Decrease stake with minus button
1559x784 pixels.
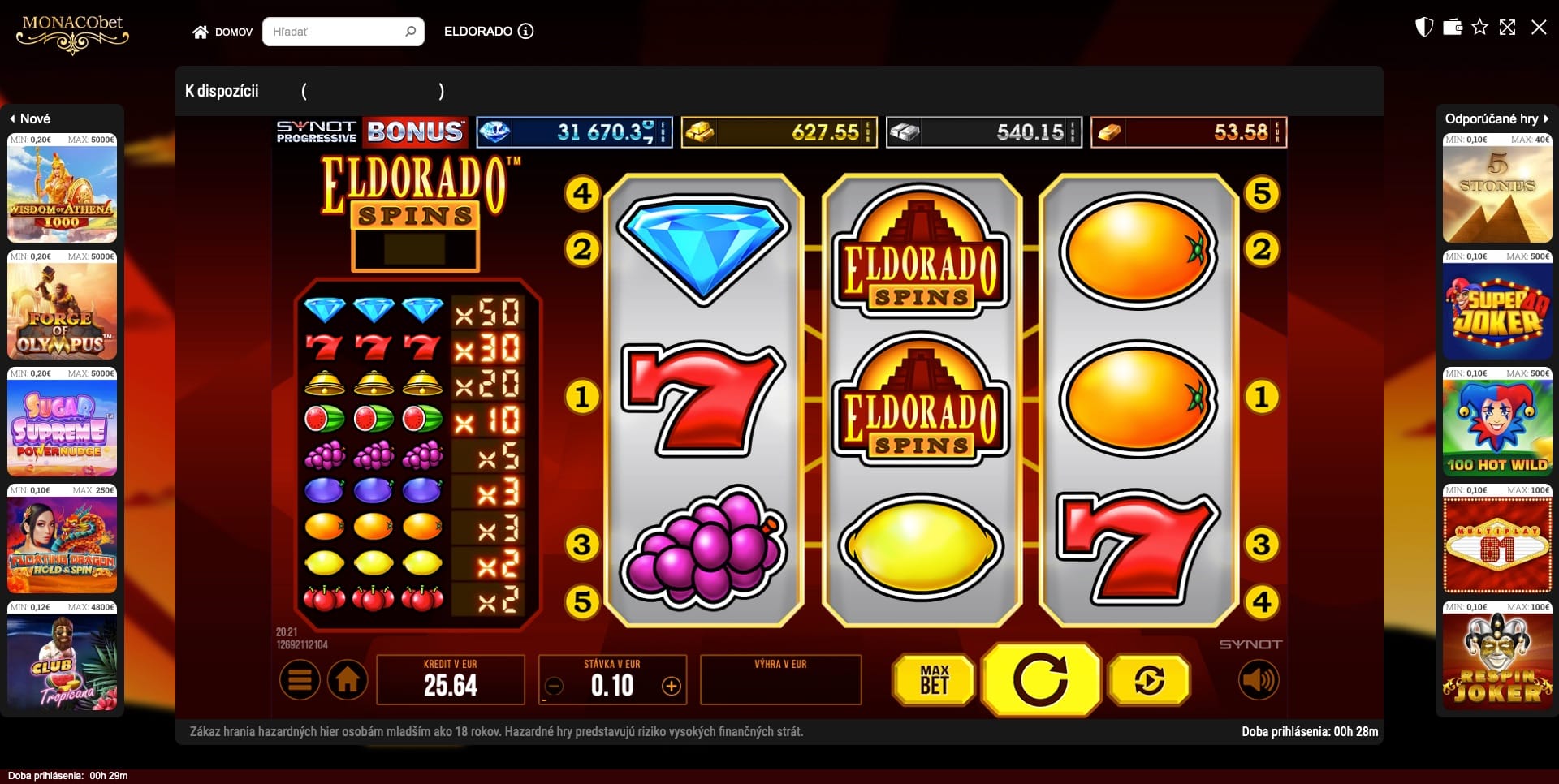point(554,685)
